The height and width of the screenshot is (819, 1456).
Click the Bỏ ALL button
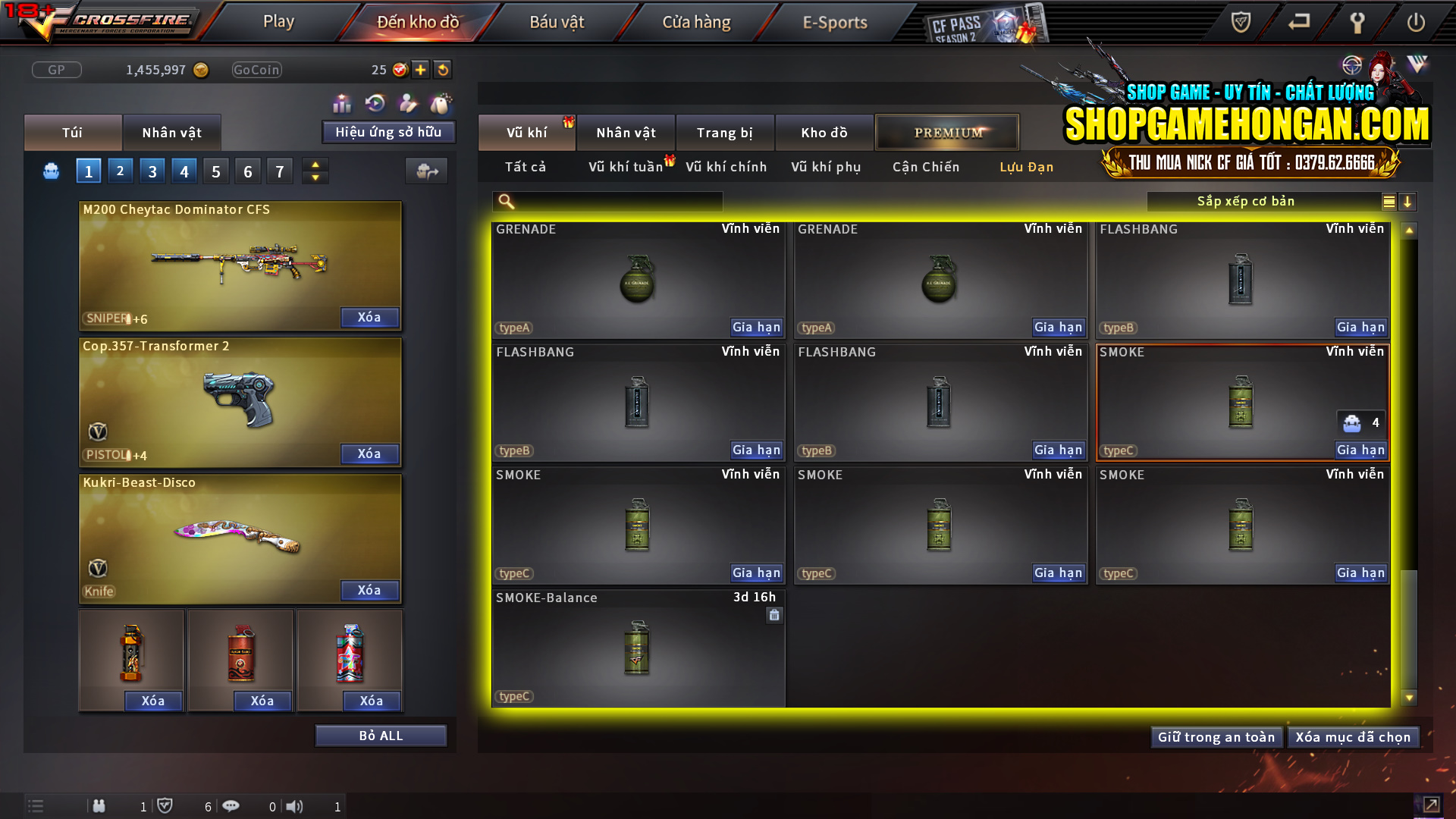(381, 735)
